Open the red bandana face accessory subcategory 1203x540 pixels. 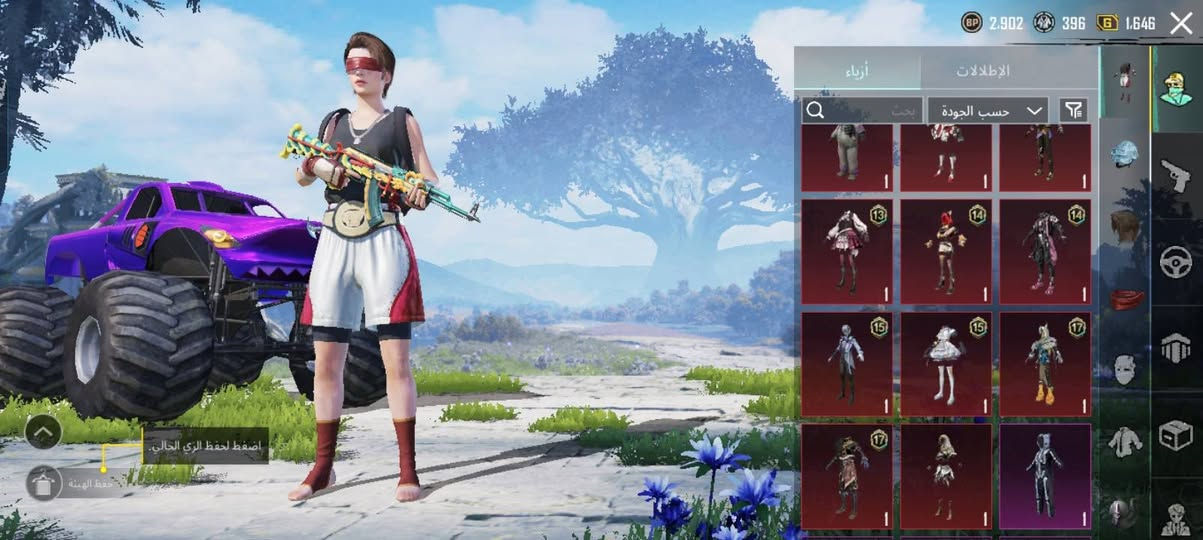pos(1126,298)
